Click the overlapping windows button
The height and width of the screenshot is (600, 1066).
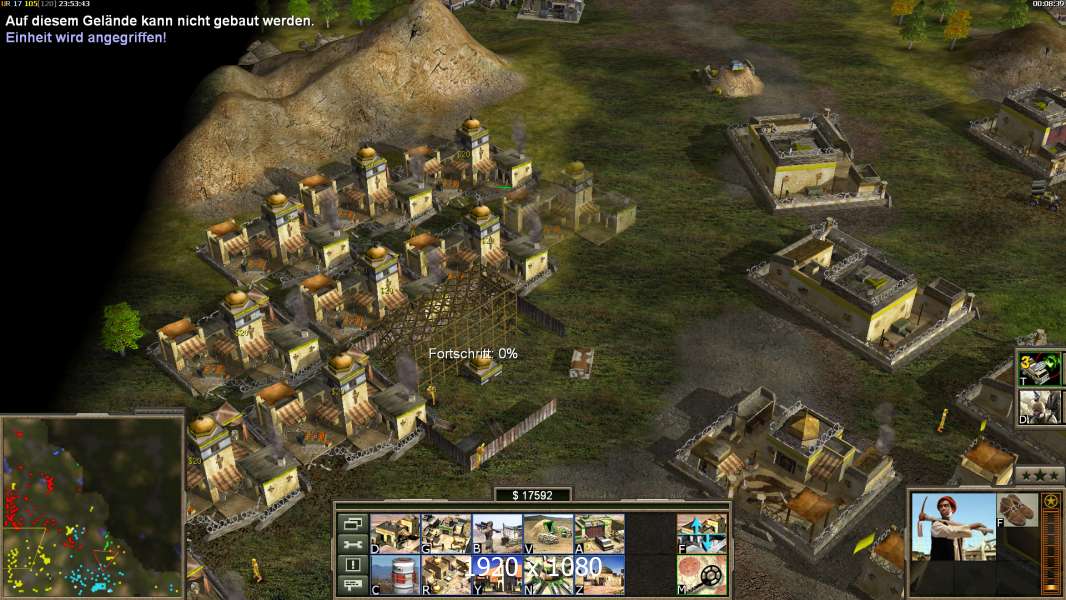(x=351, y=523)
